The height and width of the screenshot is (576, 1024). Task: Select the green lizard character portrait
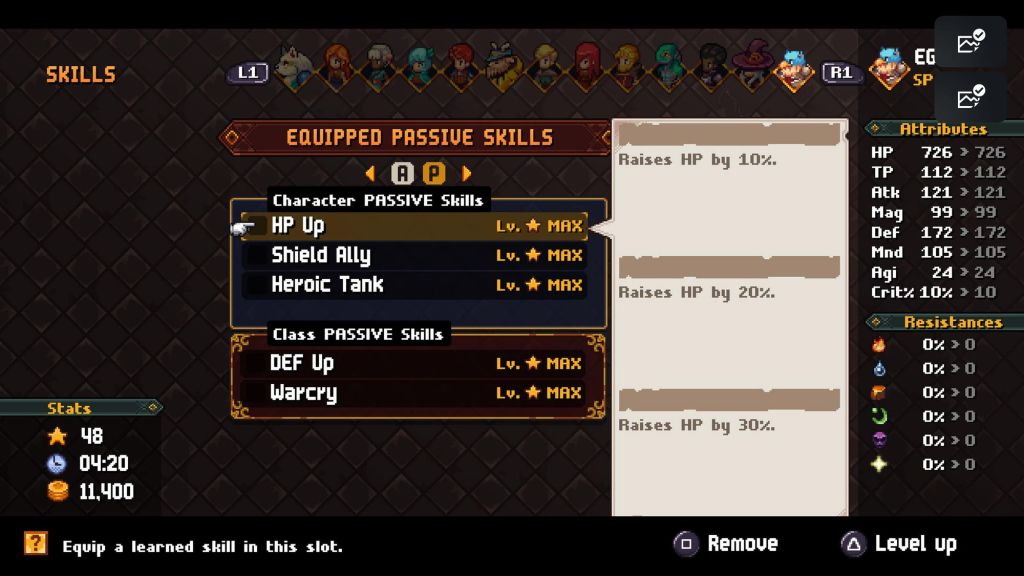point(669,68)
